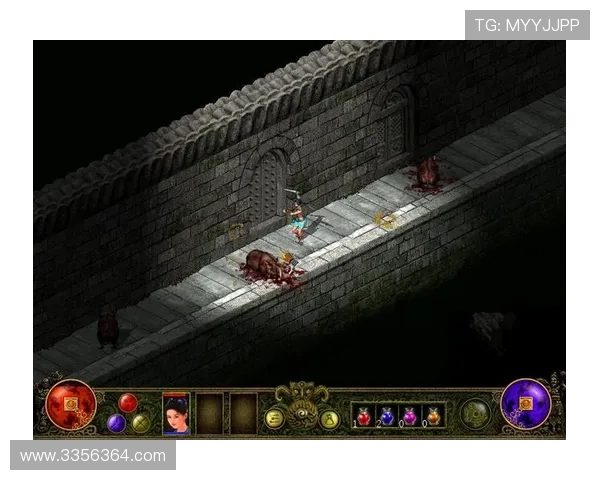
Task: Click the small purple orb button
Action: tap(116, 422)
